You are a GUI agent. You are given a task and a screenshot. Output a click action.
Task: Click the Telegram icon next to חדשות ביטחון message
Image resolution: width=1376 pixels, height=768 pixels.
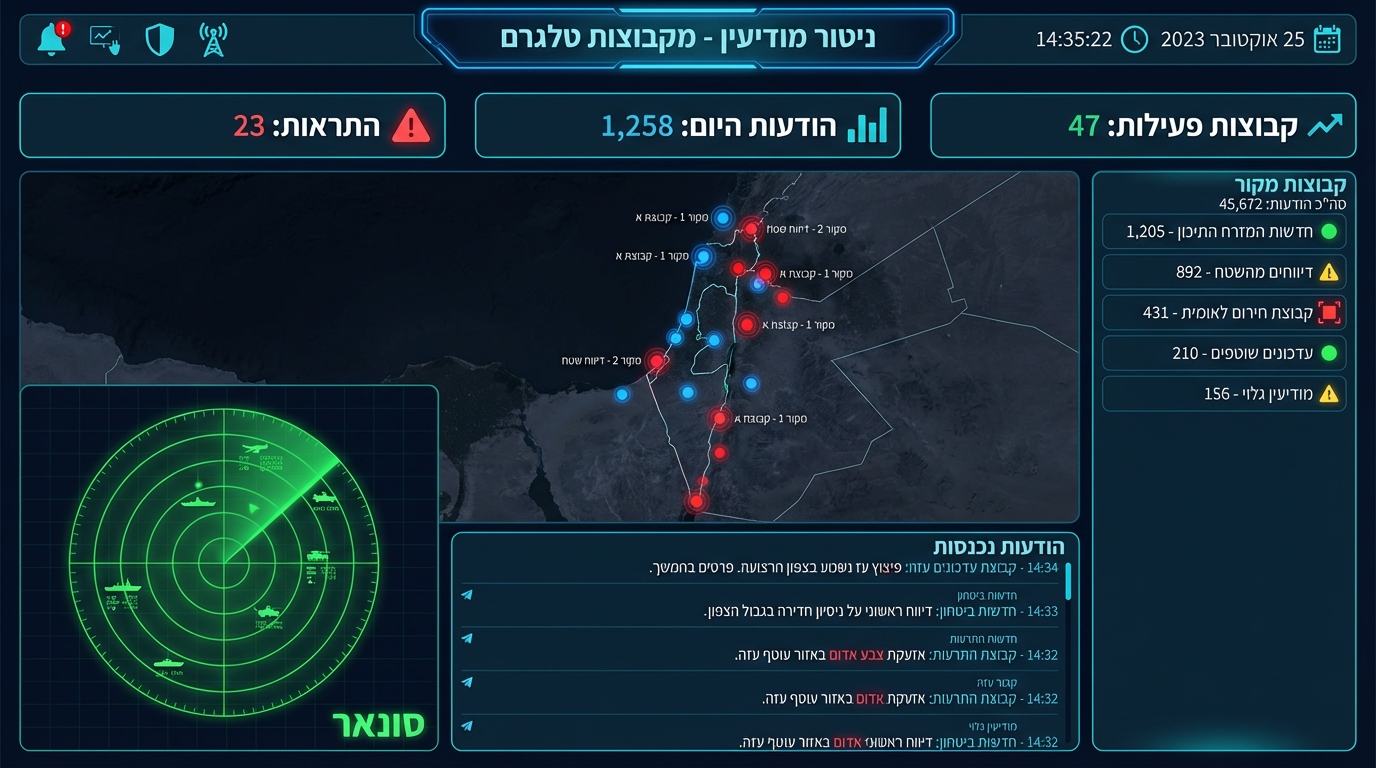click(465, 594)
